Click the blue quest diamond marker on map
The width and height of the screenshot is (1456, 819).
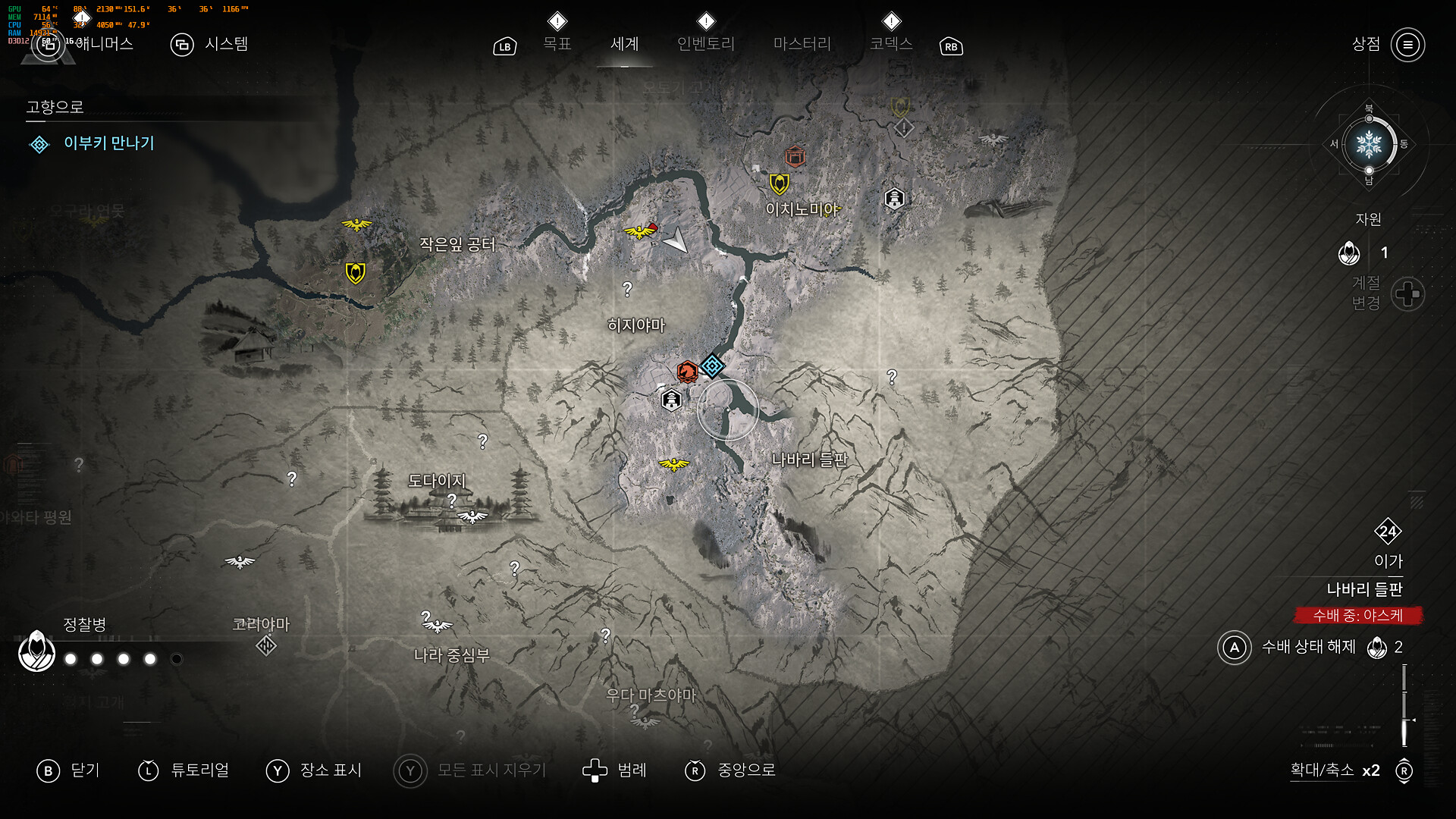tap(711, 366)
